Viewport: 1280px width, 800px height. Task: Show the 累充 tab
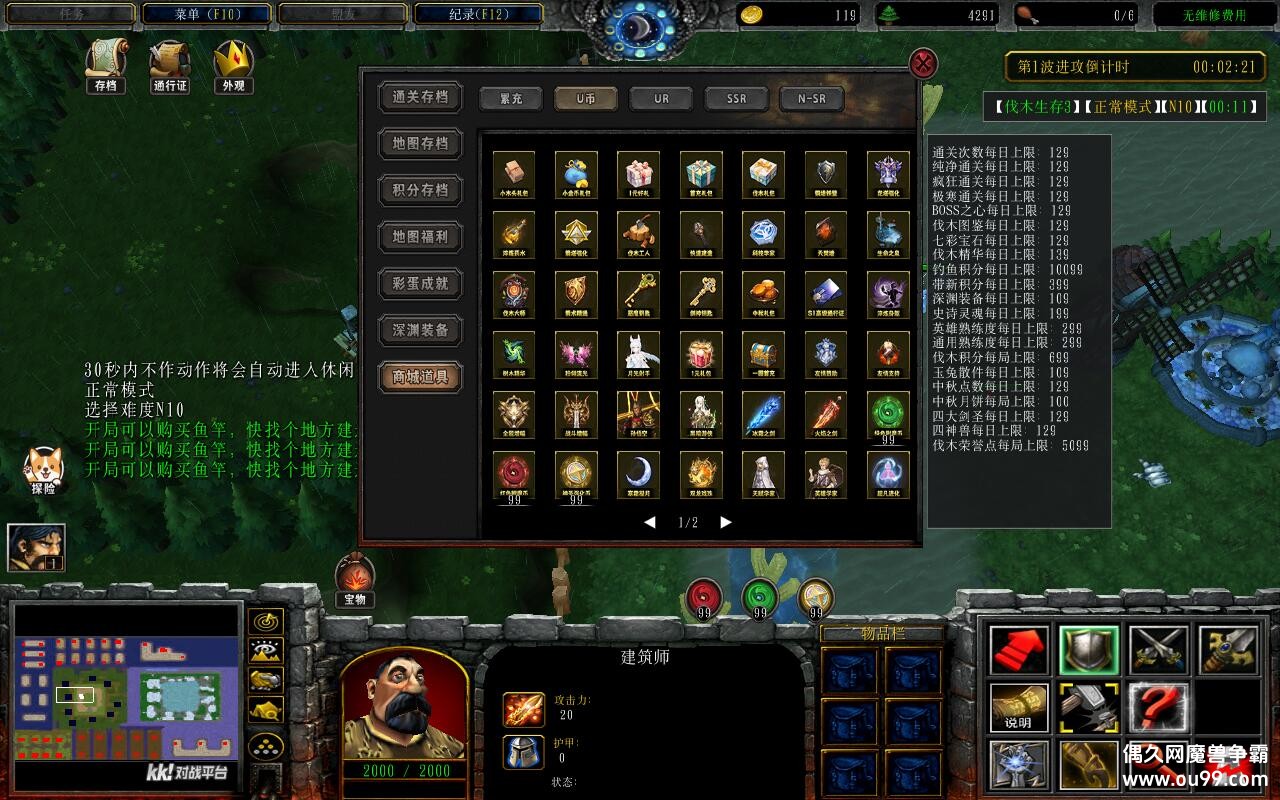(511, 99)
